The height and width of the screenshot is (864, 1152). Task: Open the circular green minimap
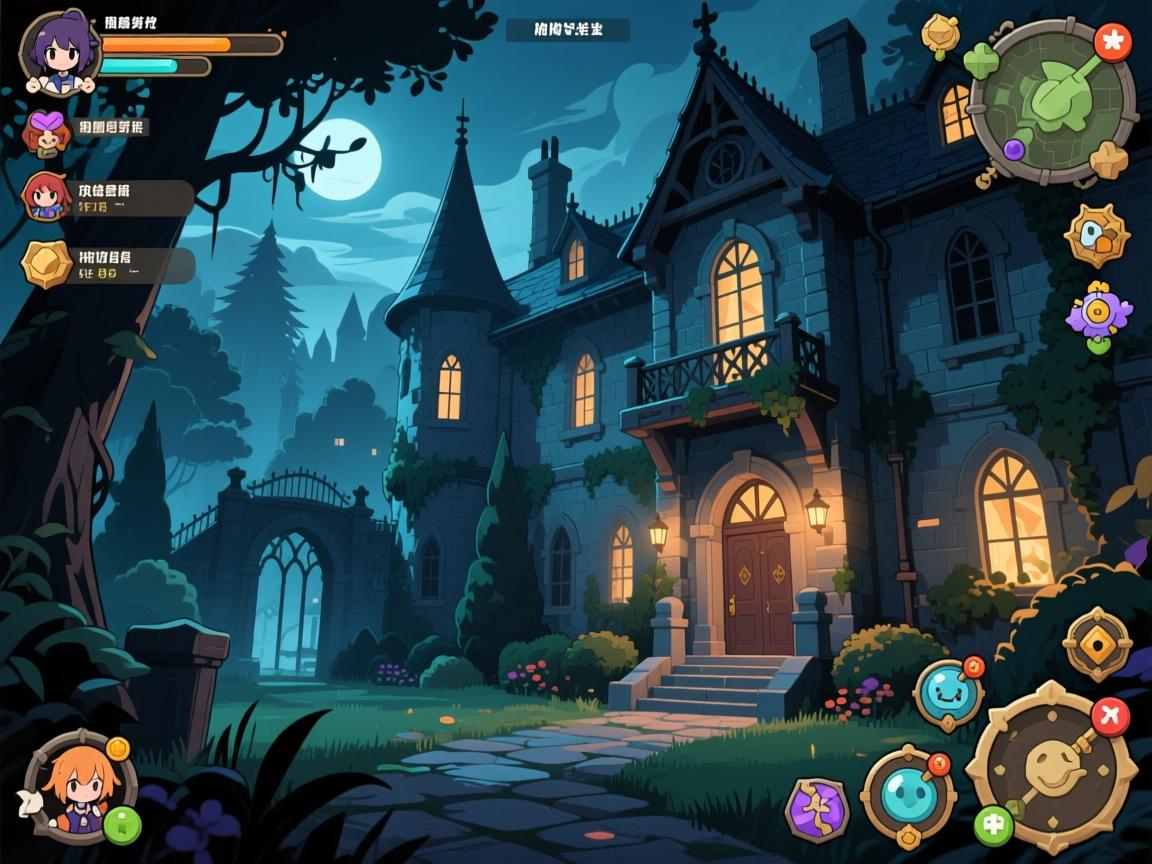pos(1052,100)
